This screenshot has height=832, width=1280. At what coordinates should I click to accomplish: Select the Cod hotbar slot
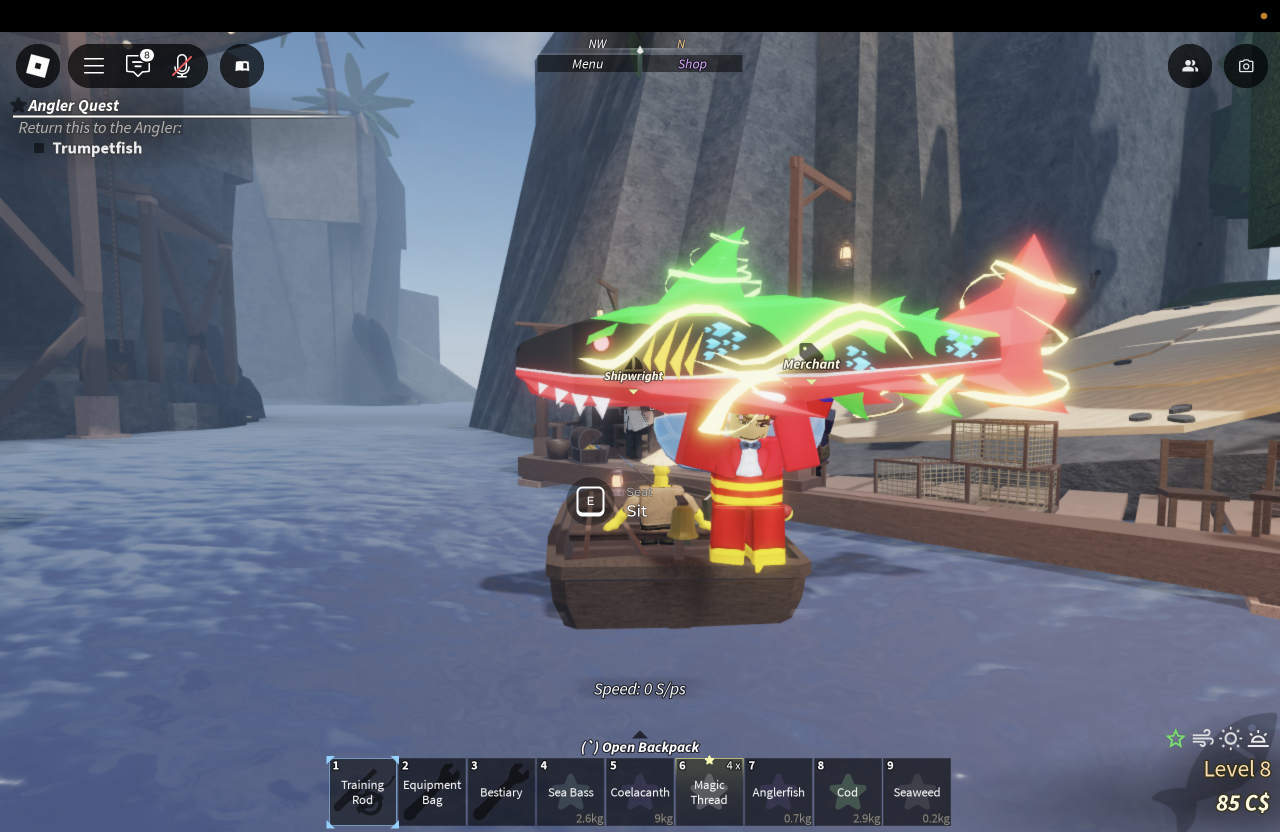point(848,792)
